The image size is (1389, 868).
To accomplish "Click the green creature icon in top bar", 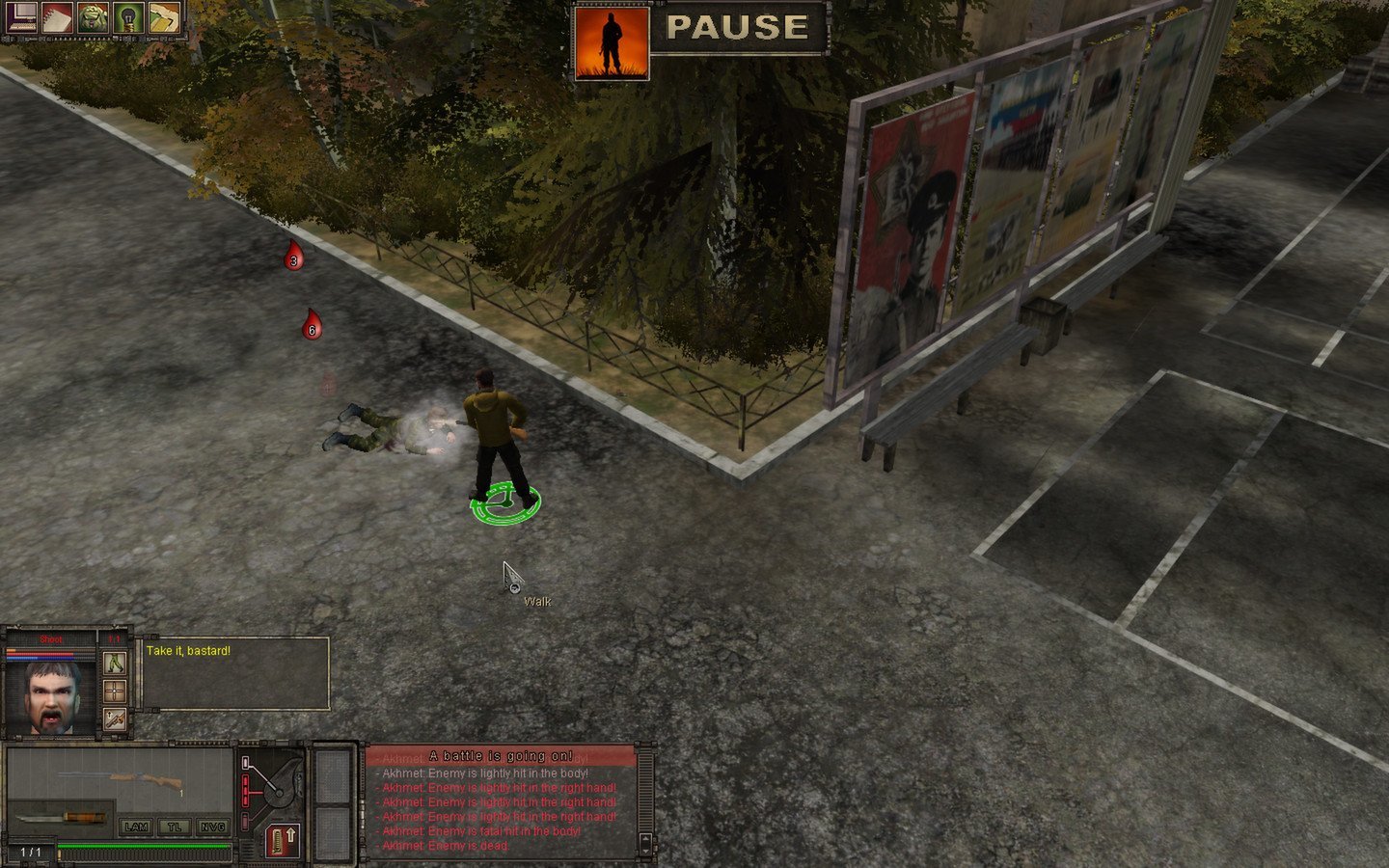I will 93,17.
